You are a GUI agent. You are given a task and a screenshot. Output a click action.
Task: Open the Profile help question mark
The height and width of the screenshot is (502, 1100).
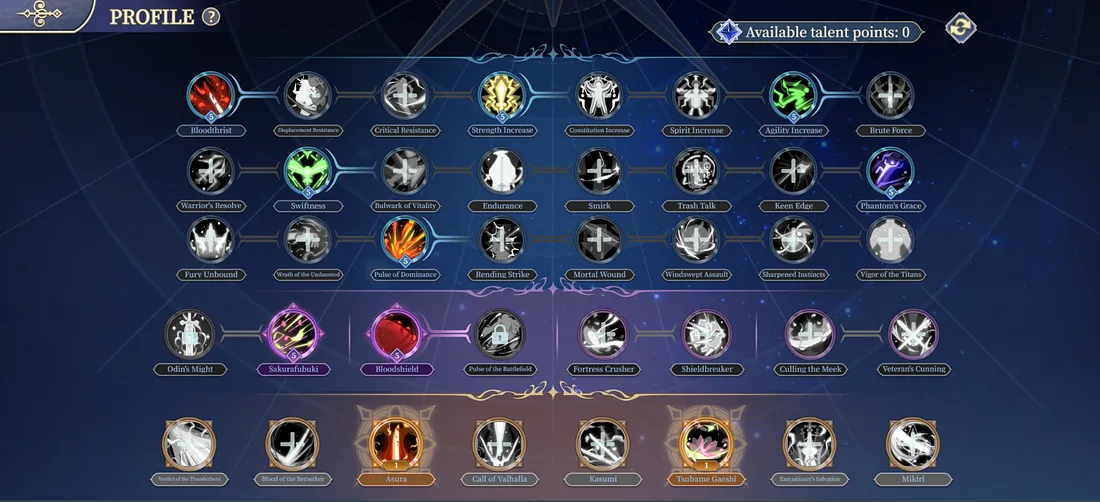(210, 17)
